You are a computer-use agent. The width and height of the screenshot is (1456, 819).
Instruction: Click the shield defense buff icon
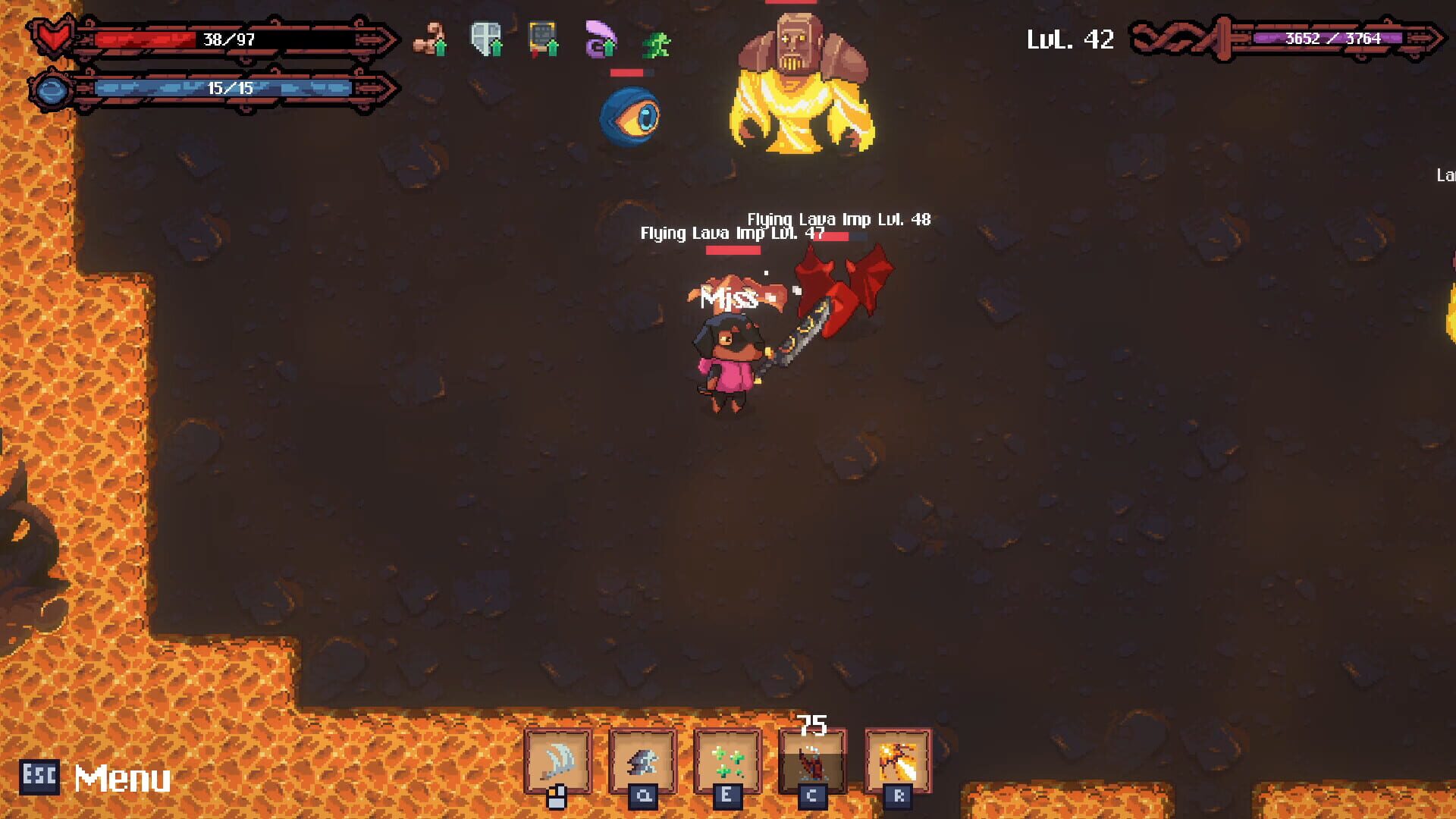coord(486,39)
